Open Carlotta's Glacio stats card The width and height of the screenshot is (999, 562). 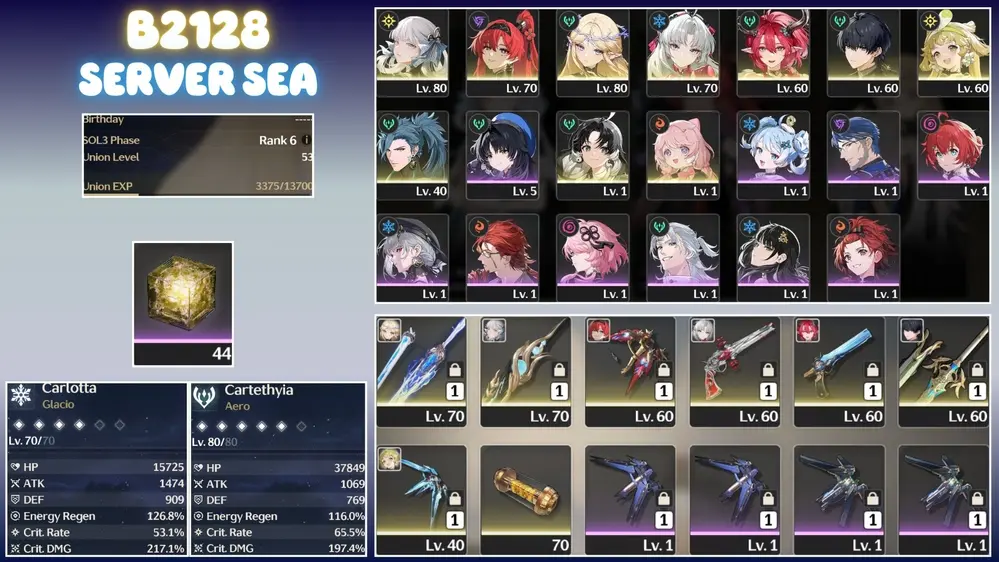(x=97, y=467)
